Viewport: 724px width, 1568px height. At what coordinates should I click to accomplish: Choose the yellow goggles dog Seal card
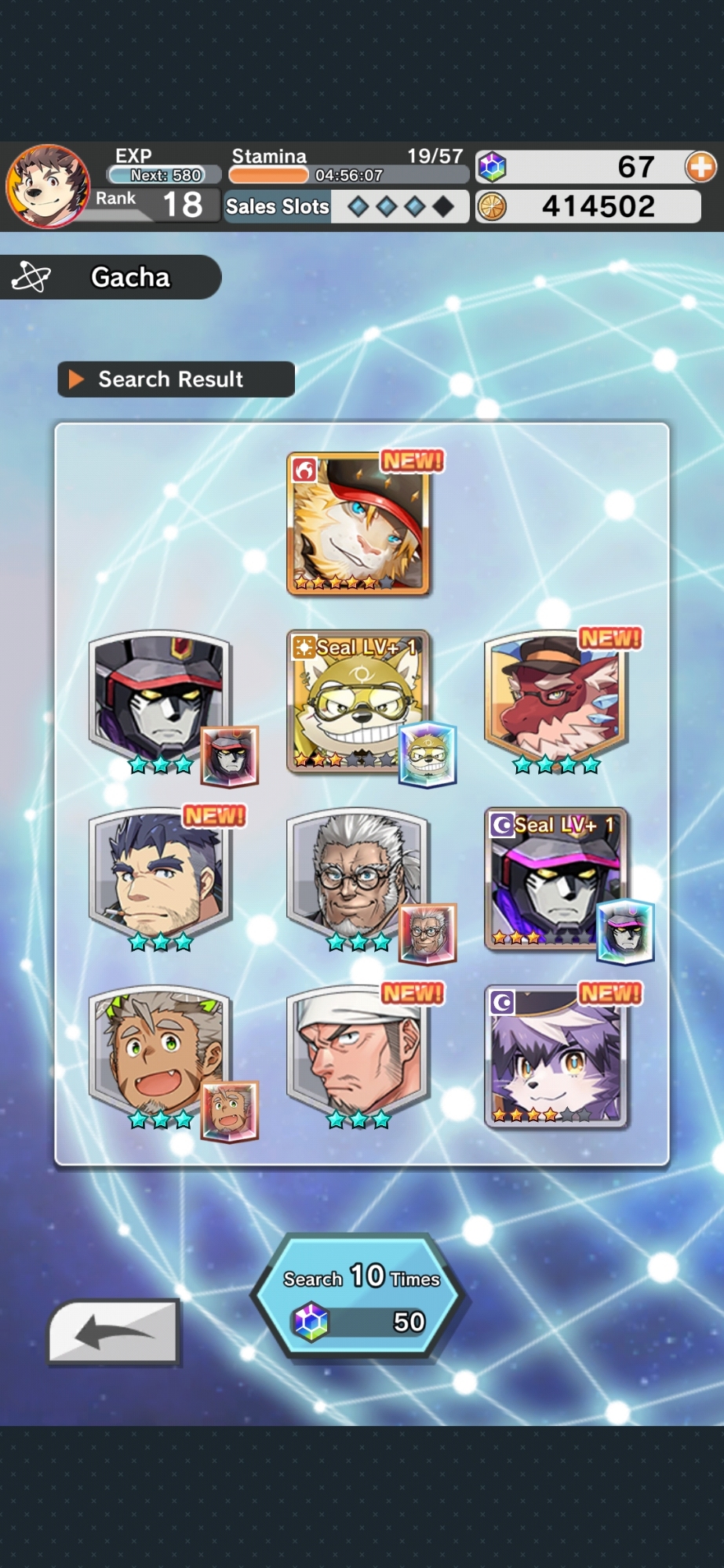click(x=358, y=702)
